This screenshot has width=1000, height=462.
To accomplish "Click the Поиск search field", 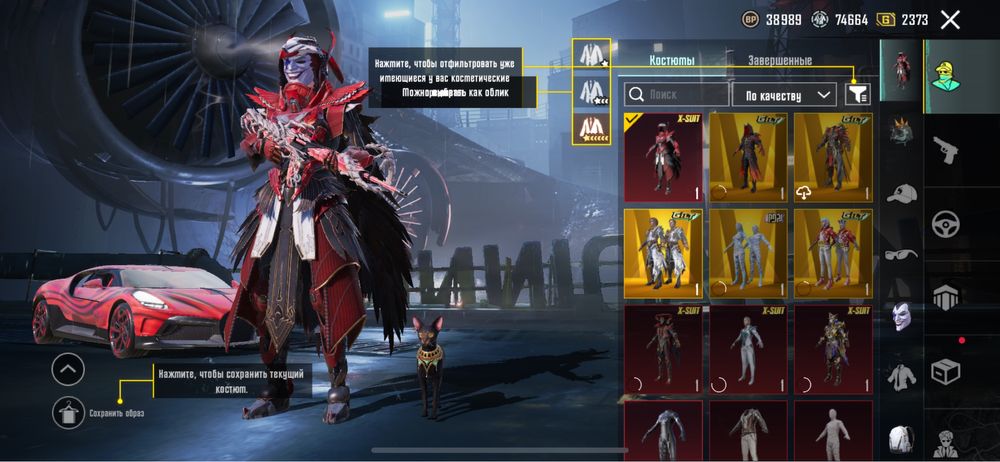I will [x=676, y=95].
